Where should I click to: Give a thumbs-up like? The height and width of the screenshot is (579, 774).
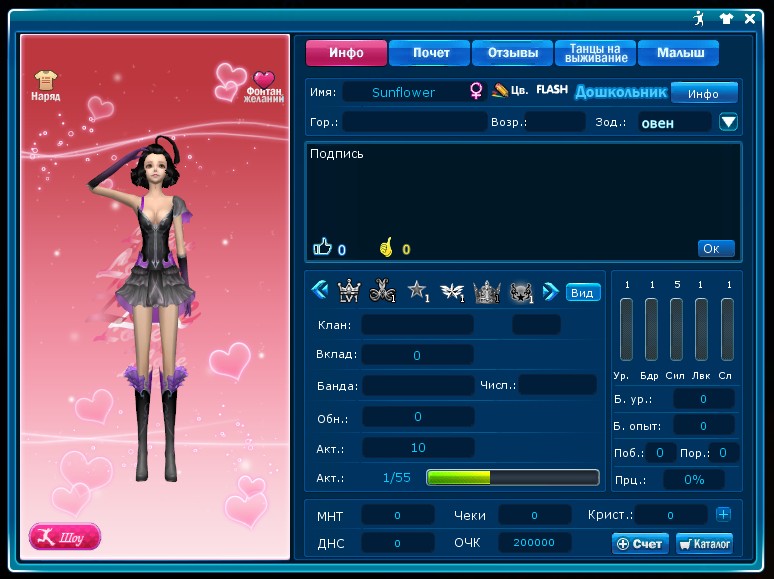(322, 248)
